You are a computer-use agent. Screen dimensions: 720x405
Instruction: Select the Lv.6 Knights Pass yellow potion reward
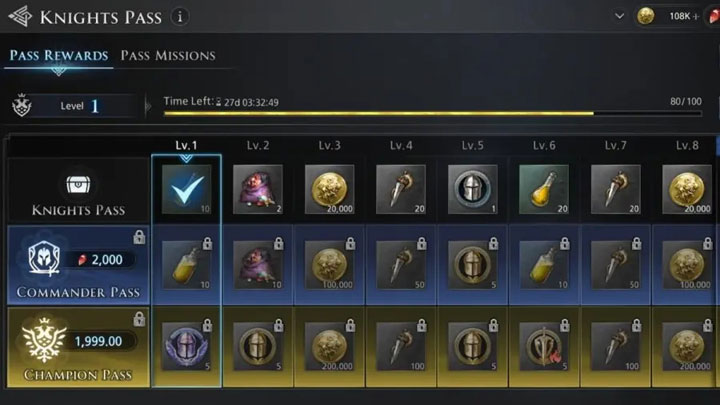pos(544,187)
